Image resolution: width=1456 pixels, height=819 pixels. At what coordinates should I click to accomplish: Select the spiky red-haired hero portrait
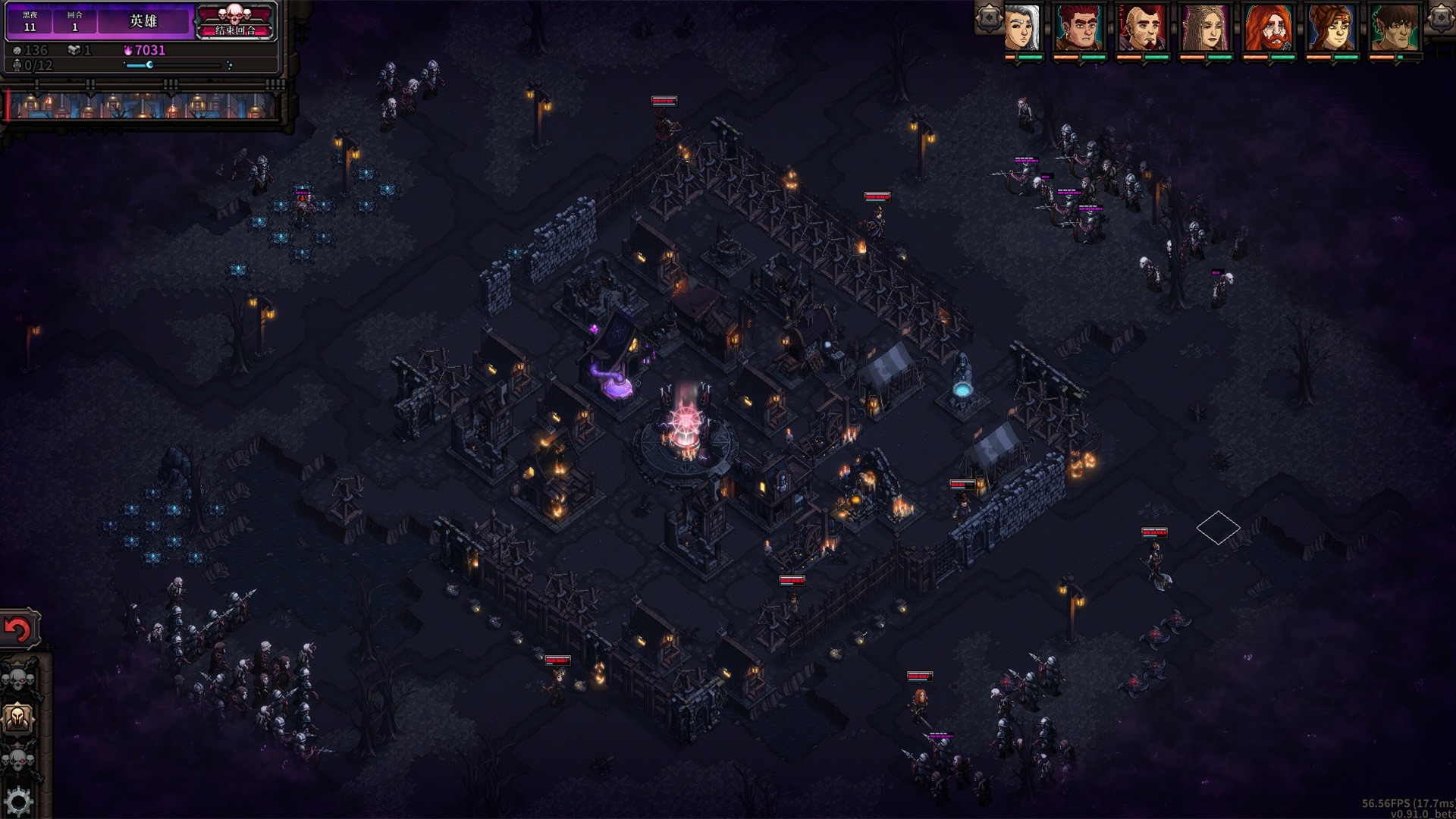click(x=1080, y=28)
